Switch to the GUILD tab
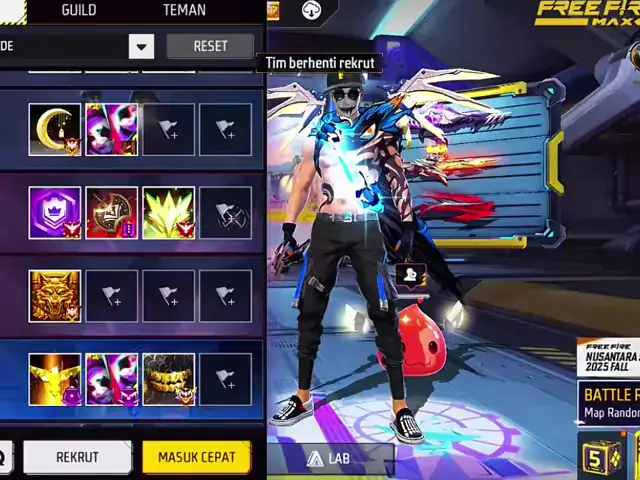The width and height of the screenshot is (640, 480). [79, 10]
